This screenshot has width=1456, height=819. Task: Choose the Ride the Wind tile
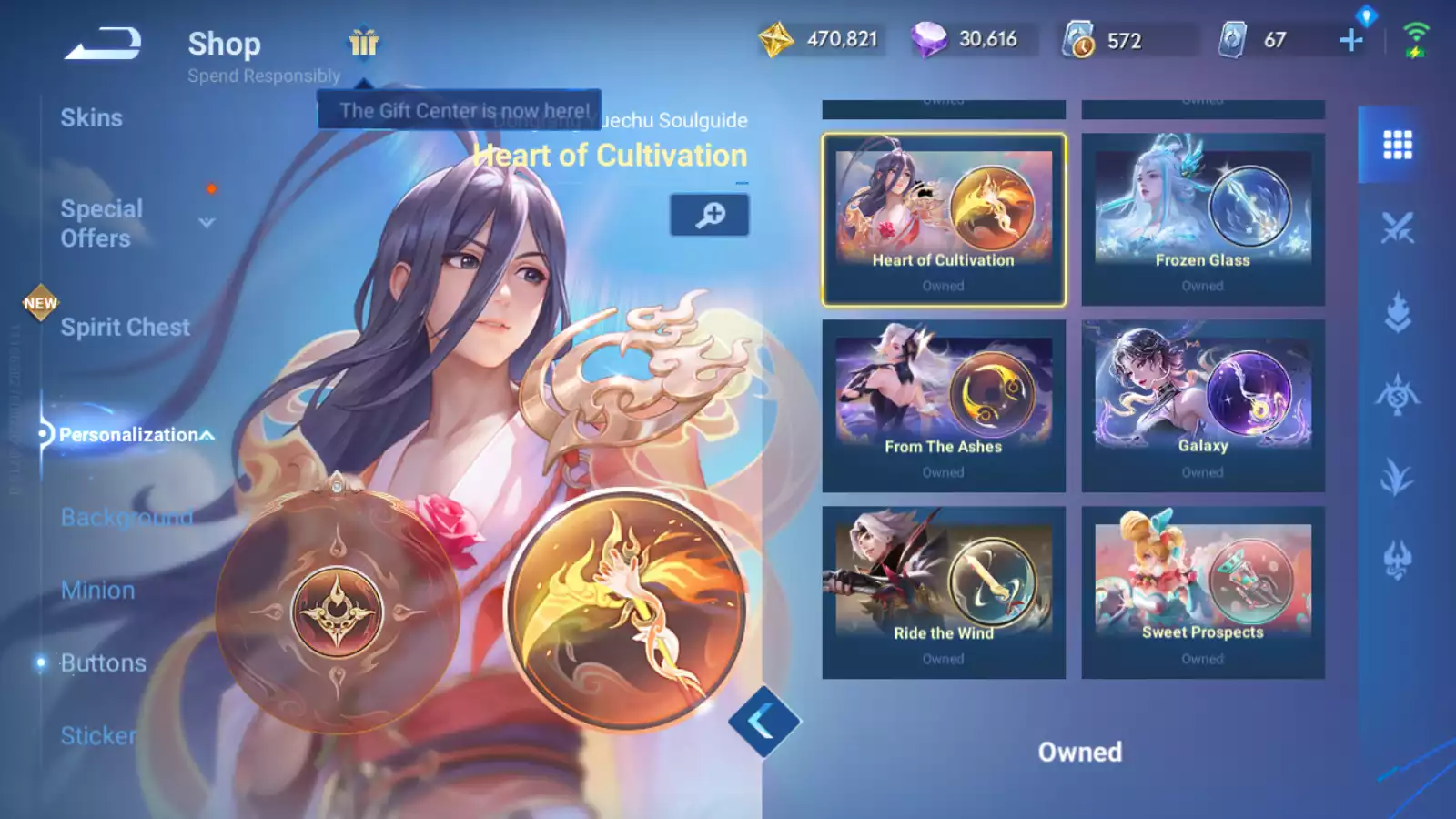[x=944, y=592]
